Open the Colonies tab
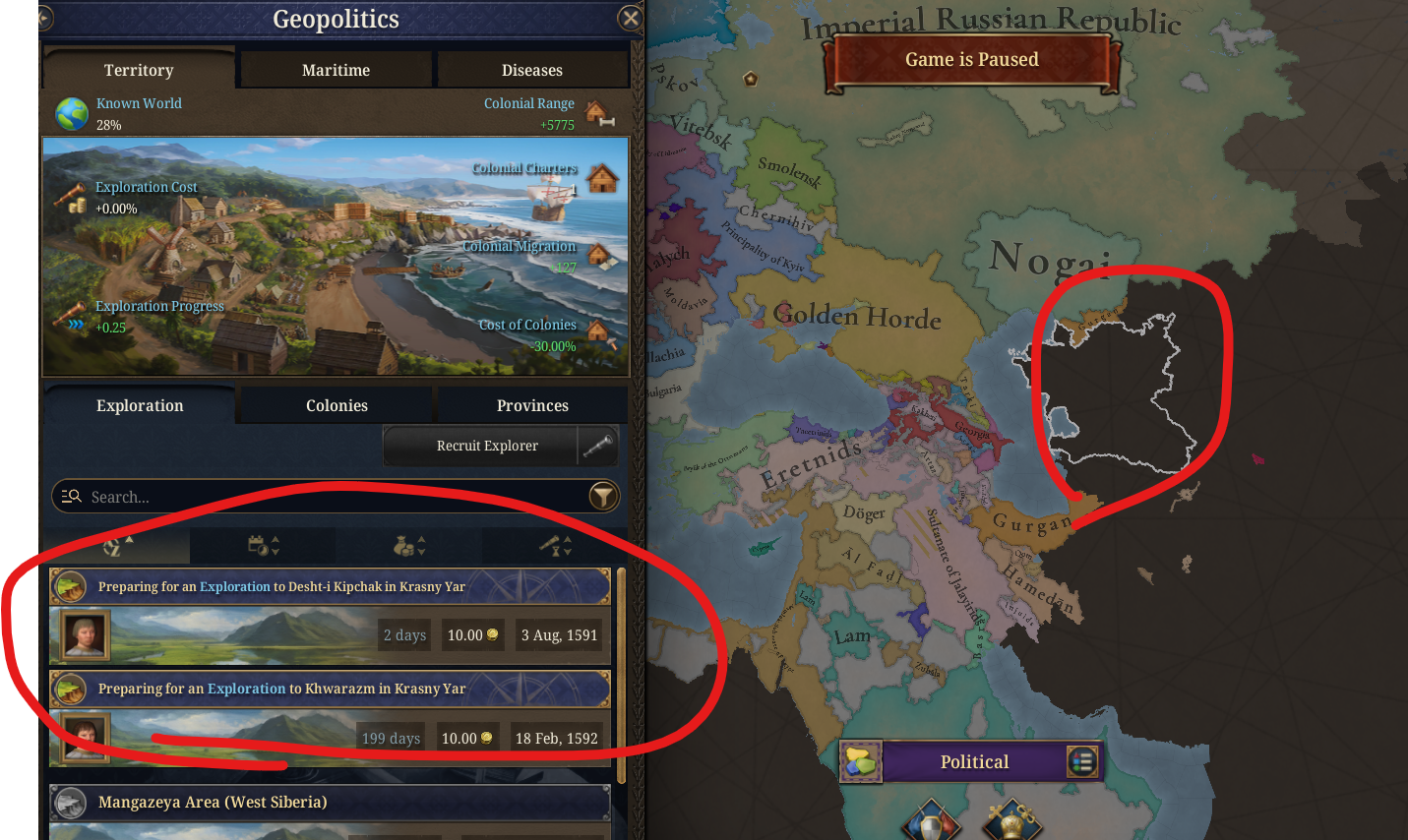The height and width of the screenshot is (840, 1408). pyautogui.click(x=336, y=404)
